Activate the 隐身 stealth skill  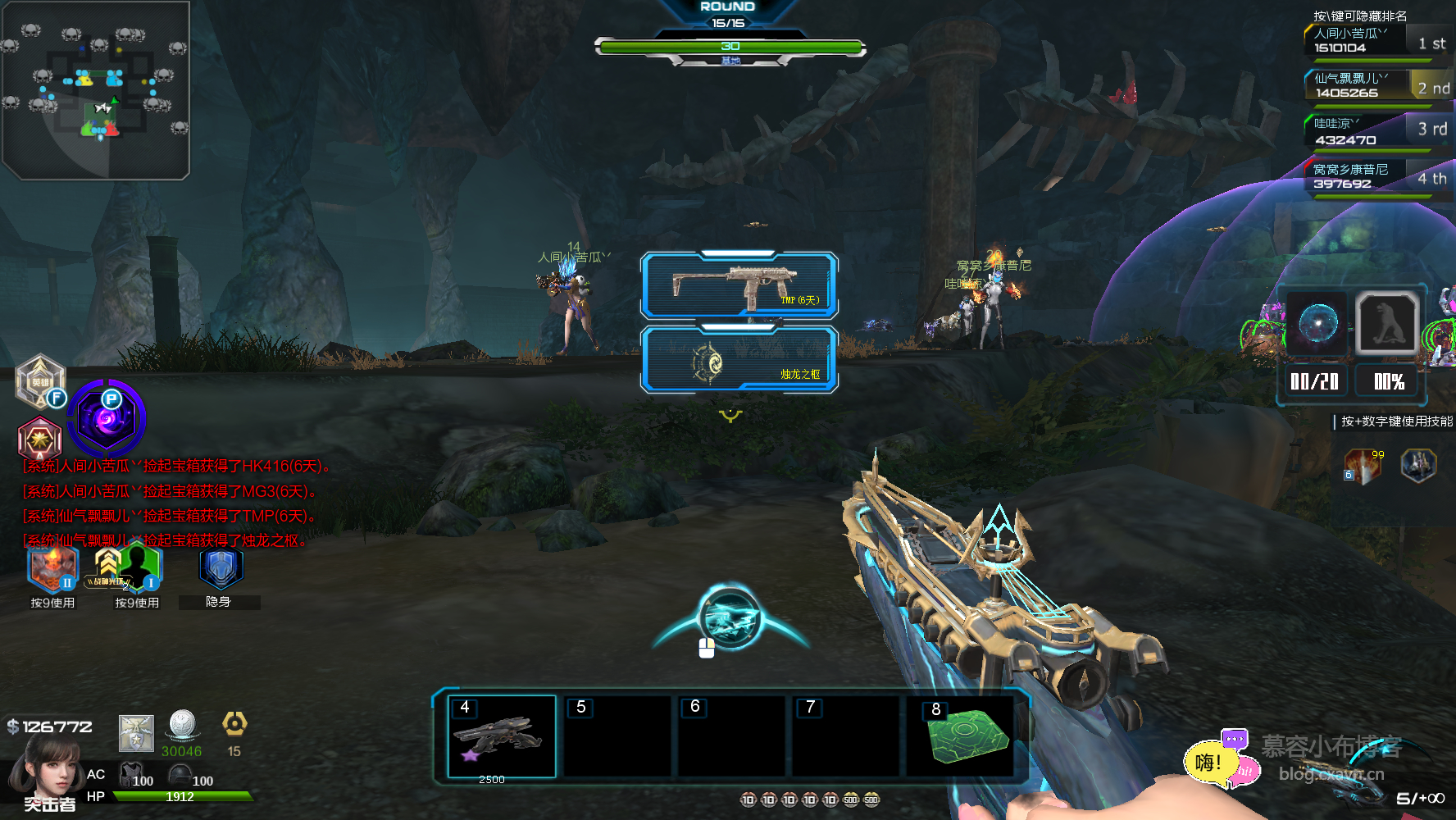tap(221, 568)
